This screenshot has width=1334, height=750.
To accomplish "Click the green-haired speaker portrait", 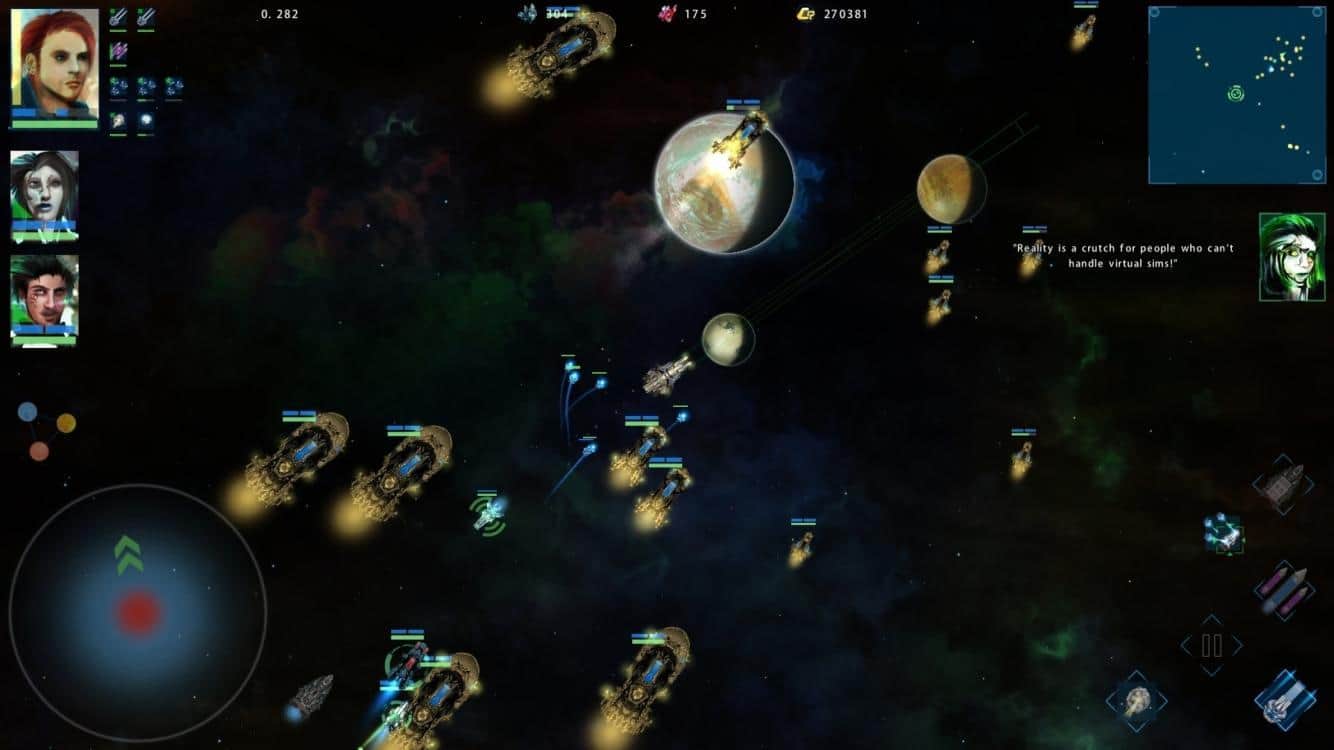I will pos(1291,256).
